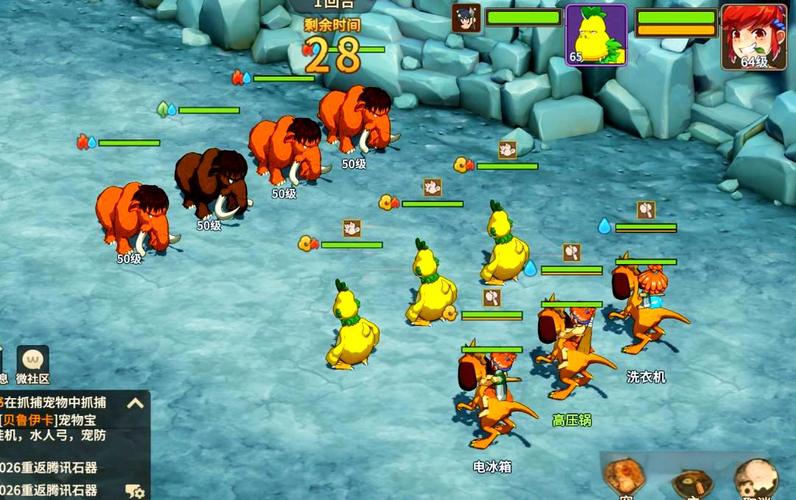Expand the chat log with the up arrow
Image resolution: width=796 pixels, height=500 pixels.
pos(135,403)
